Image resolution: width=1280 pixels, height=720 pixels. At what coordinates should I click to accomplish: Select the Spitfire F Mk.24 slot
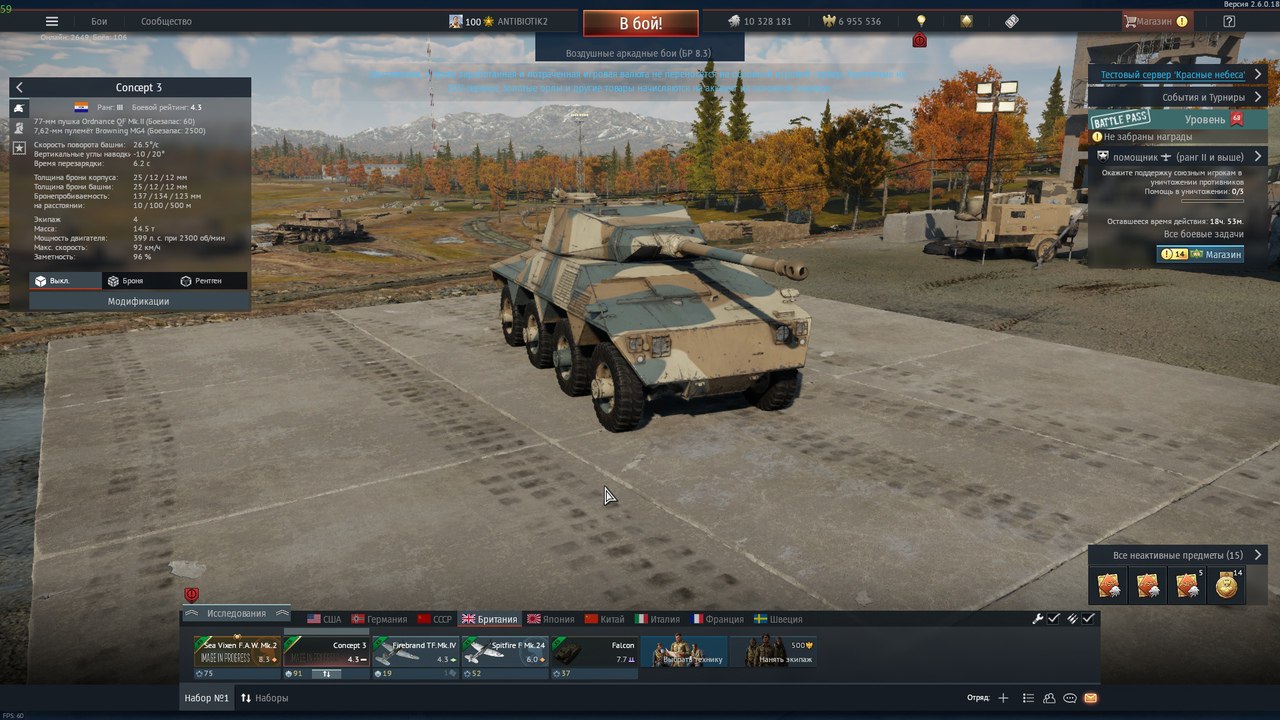point(505,653)
